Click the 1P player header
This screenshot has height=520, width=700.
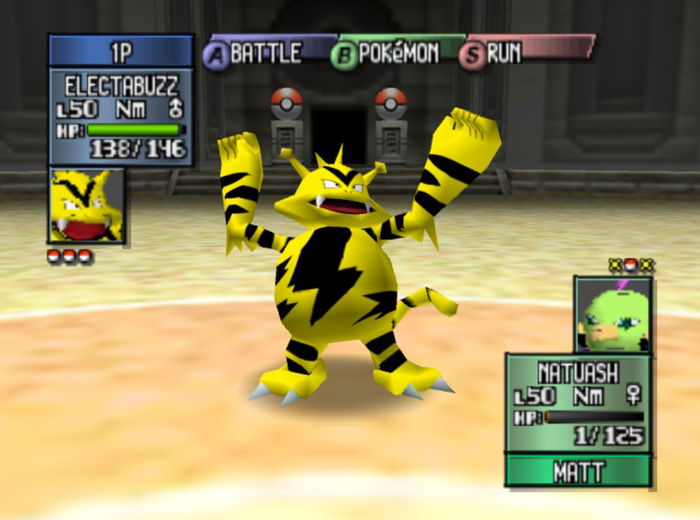(x=120, y=50)
